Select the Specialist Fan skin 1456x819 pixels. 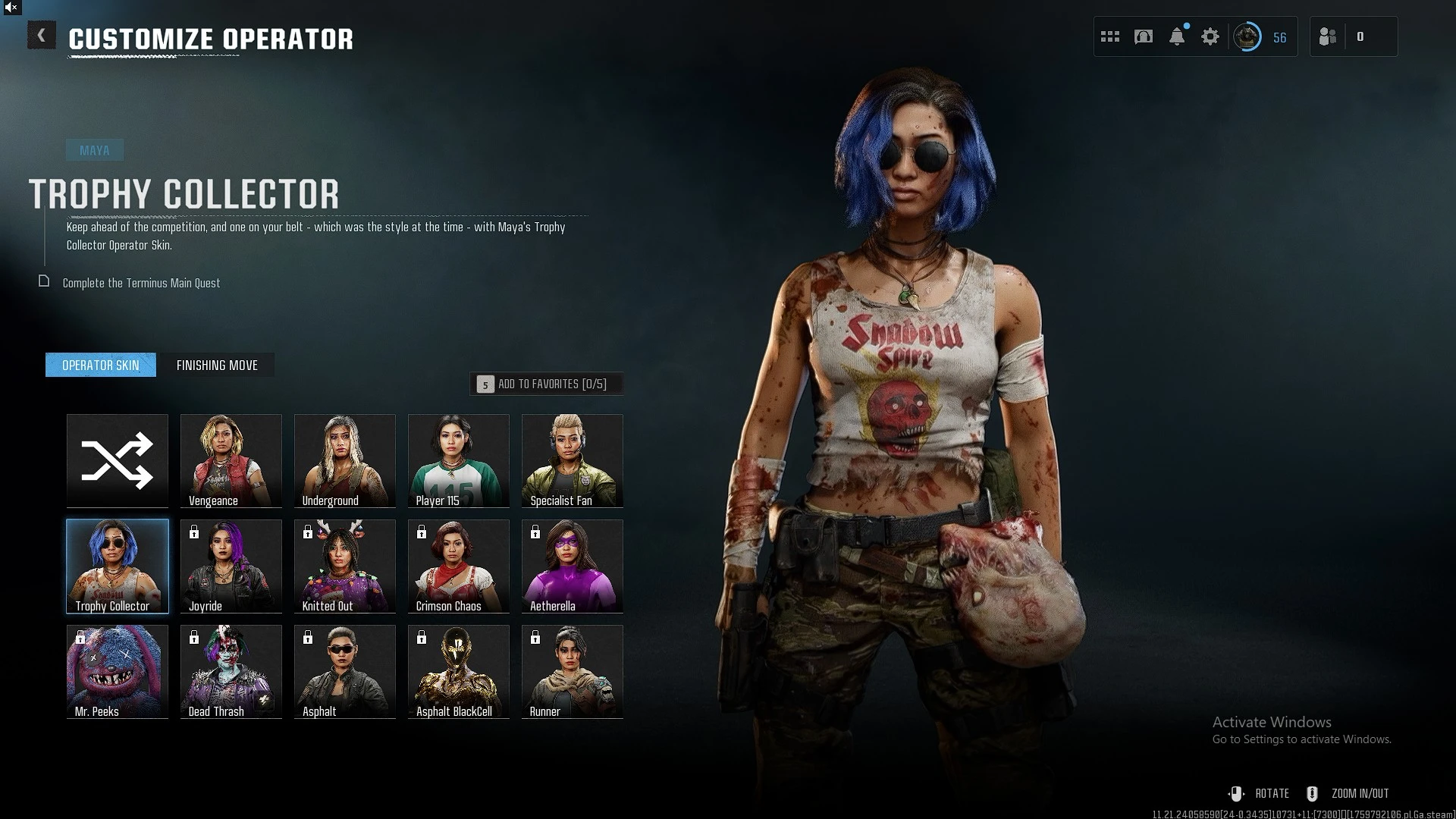(x=573, y=460)
